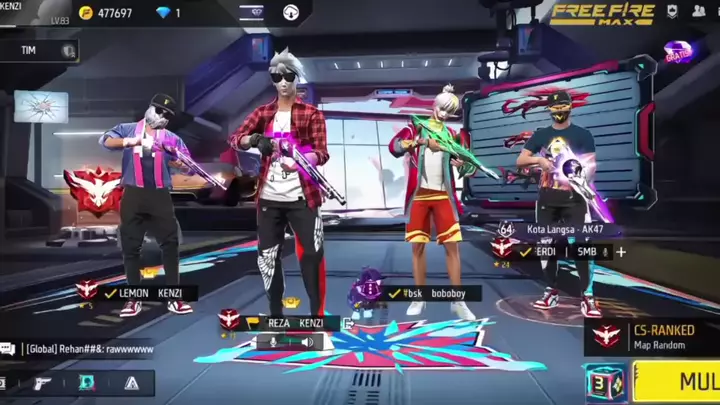This screenshot has height=405, width=720.
Task: Open the teal character icon in bottom bar
Action: pyautogui.click(x=87, y=383)
